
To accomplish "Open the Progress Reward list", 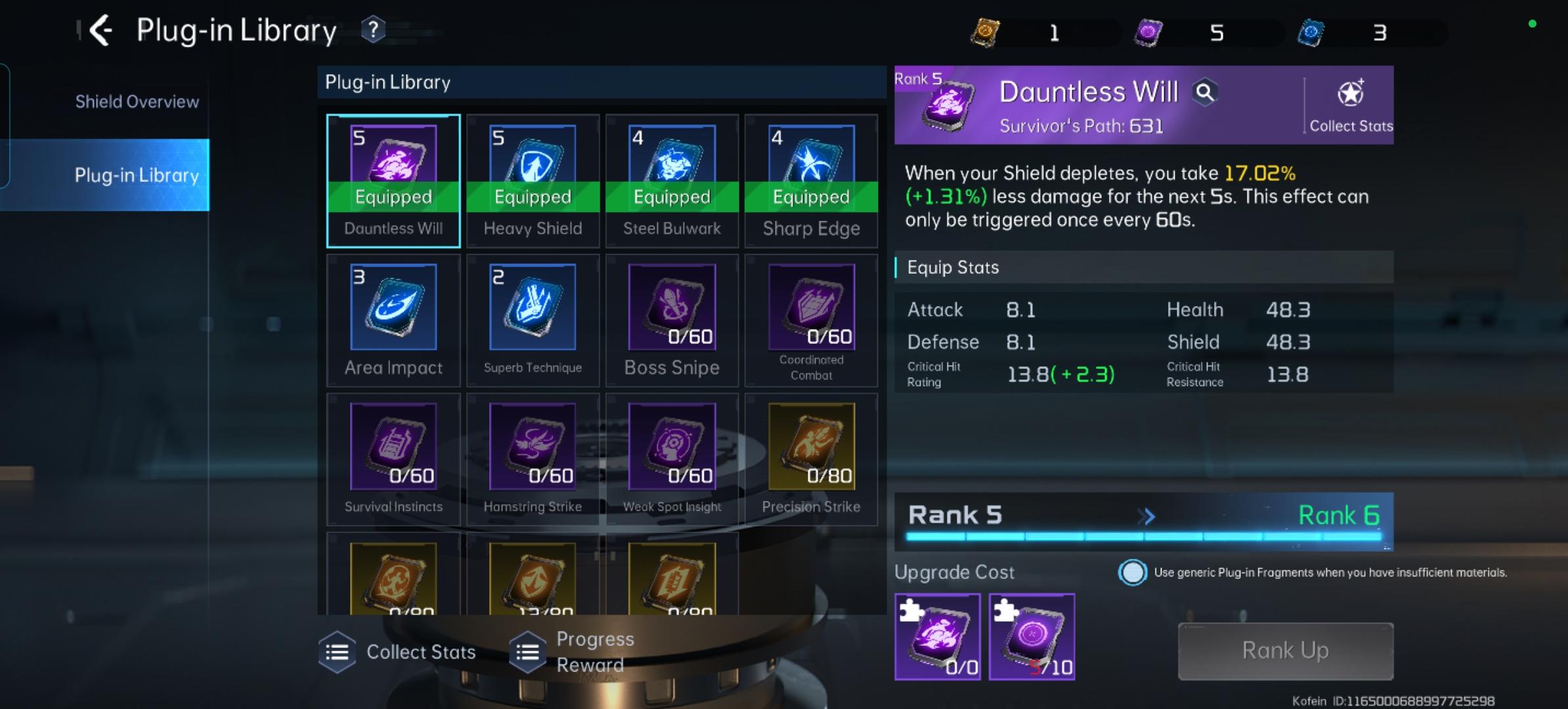I will pos(575,652).
